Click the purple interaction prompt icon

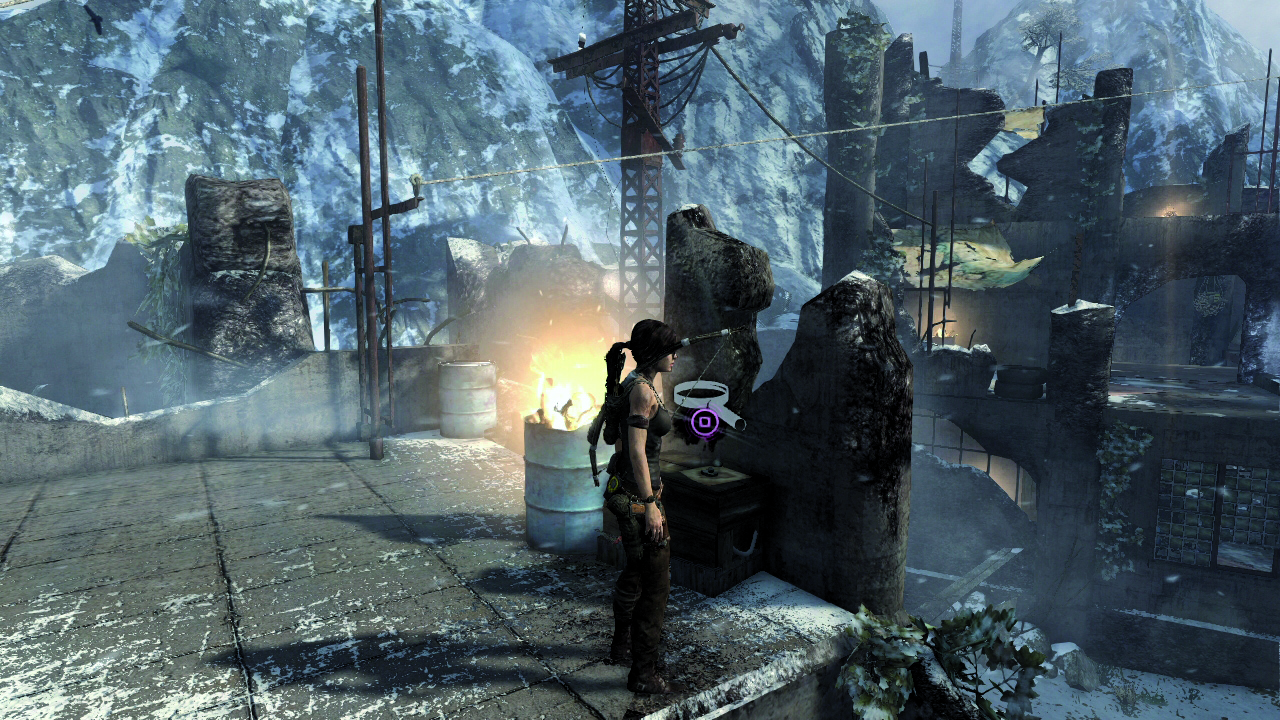(x=706, y=421)
